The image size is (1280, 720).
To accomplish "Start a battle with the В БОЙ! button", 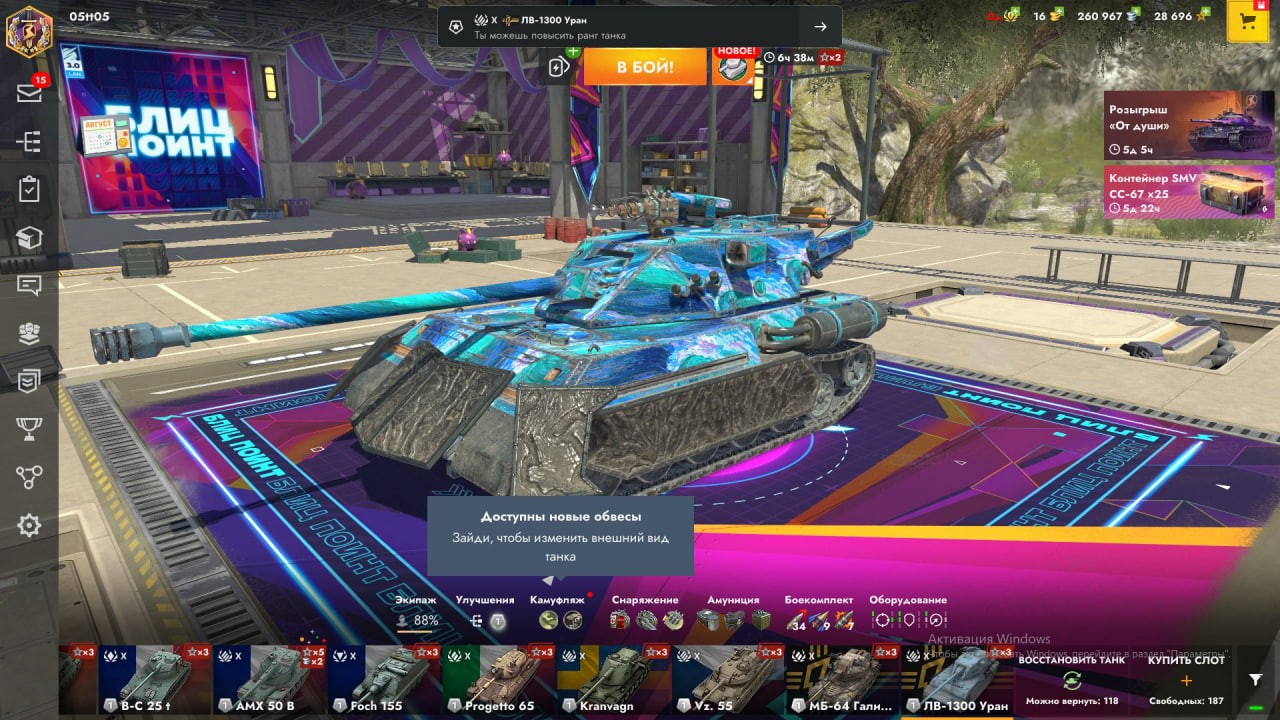I will [x=645, y=67].
